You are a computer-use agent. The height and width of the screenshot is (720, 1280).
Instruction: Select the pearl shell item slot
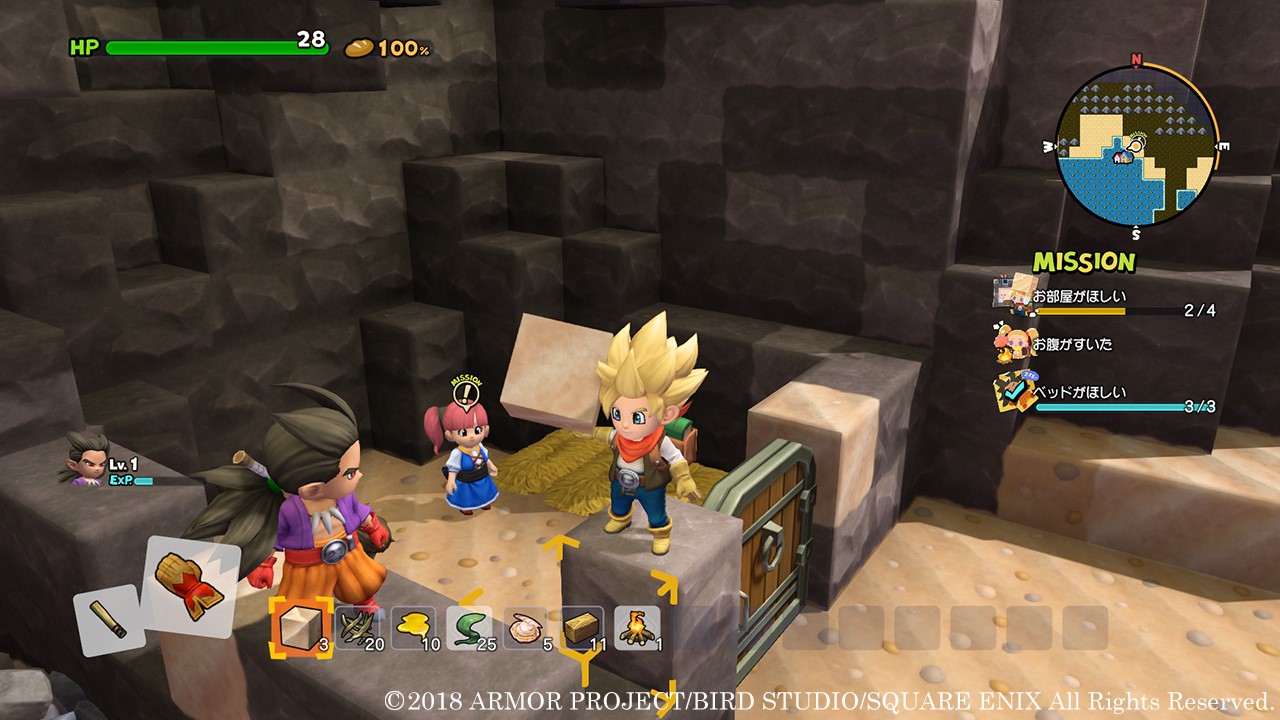(x=525, y=627)
